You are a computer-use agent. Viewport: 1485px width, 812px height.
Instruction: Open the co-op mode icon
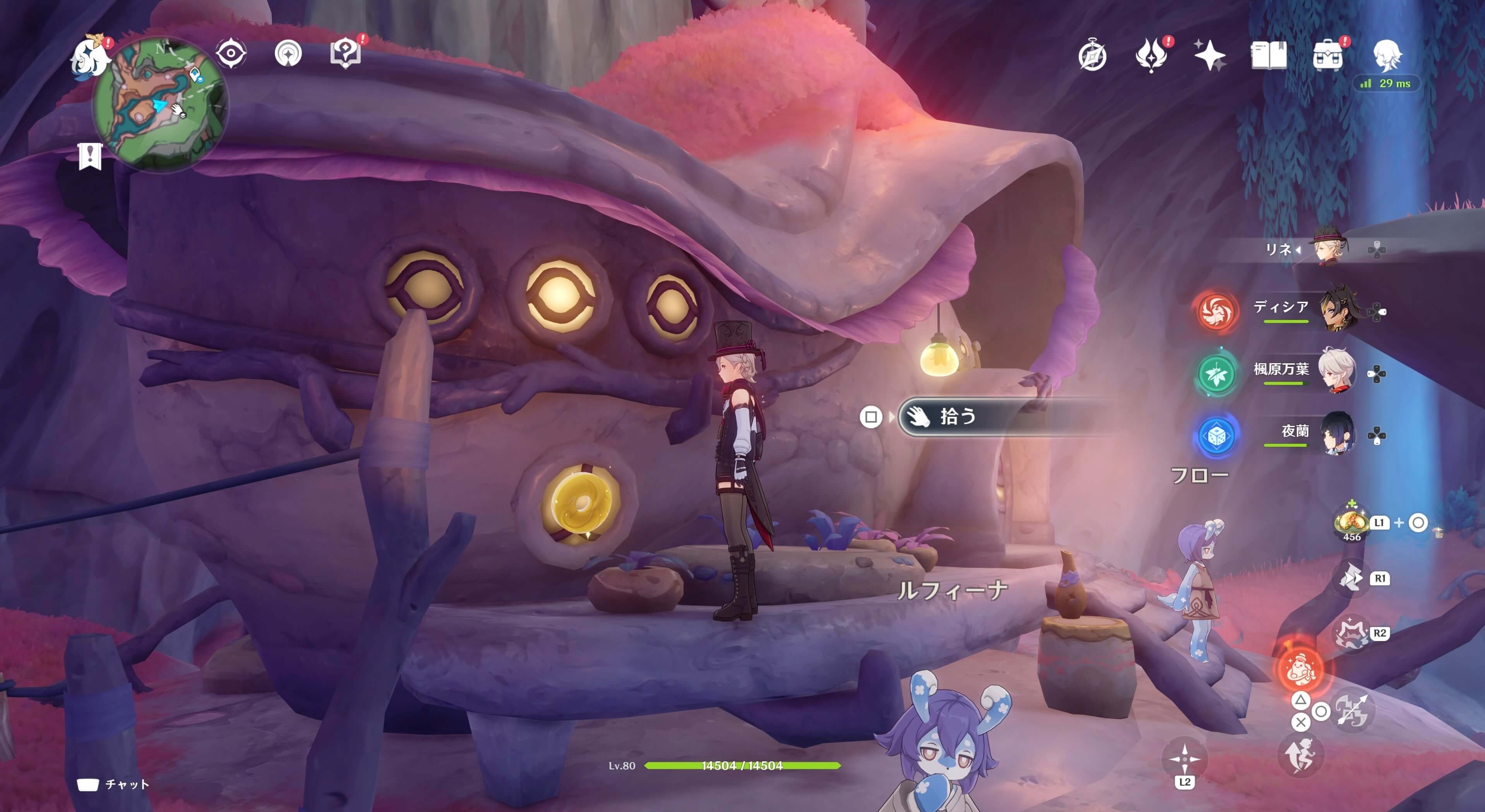click(x=288, y=54)
